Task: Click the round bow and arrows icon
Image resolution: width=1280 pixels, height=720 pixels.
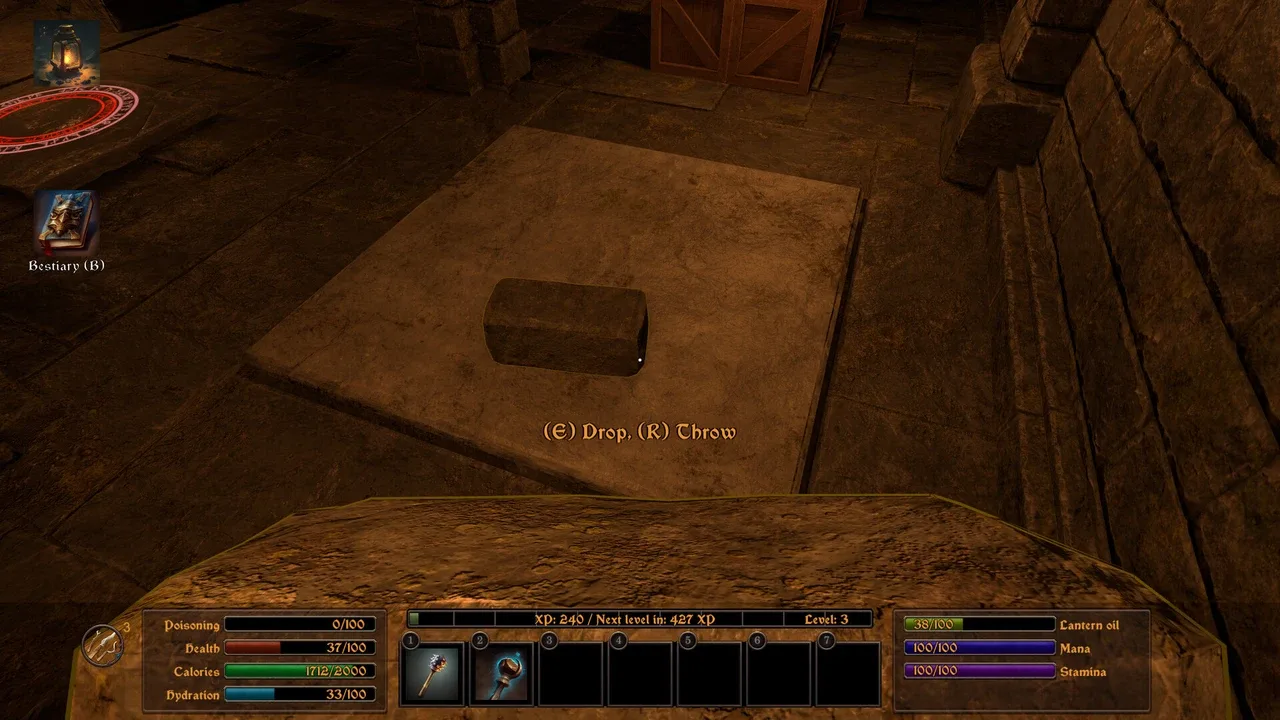Action: 102,645
